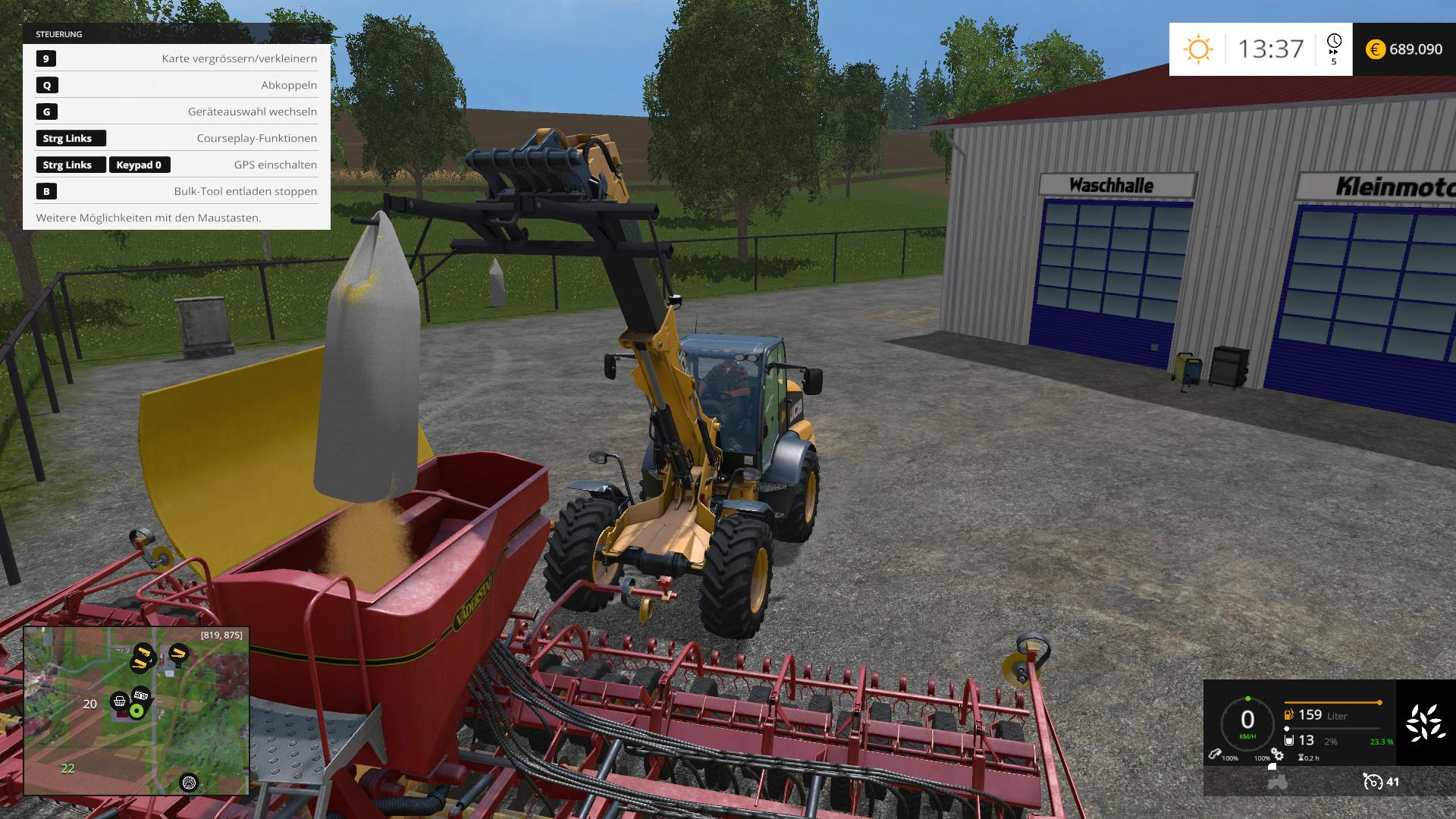Click the wrench icon in vehicle HUD
This screenshot has height=819, width=1456.
point(1214,755)
